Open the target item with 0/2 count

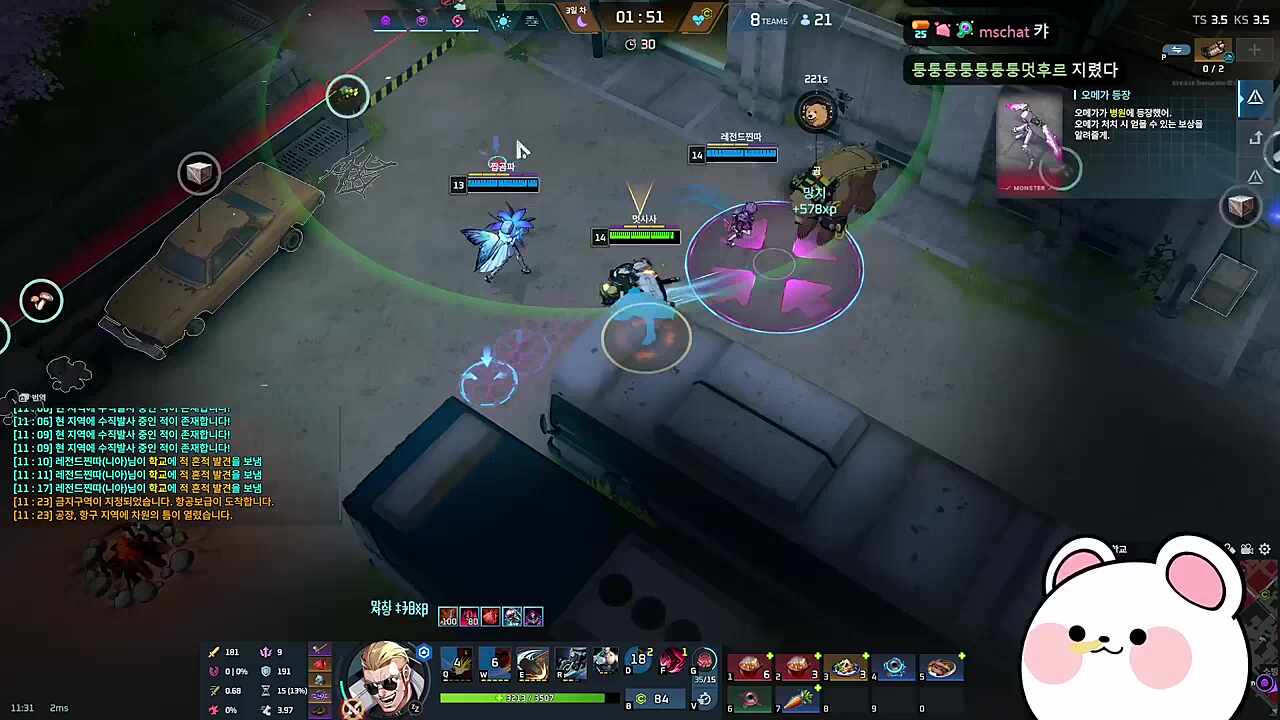(1214, 52)
